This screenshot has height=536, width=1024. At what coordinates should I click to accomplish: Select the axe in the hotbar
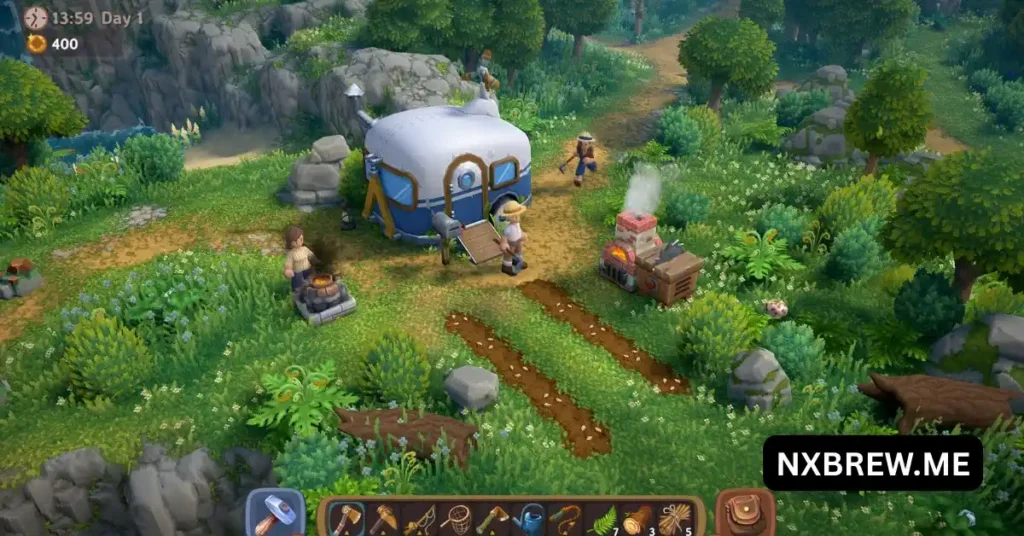pos(346,519)
